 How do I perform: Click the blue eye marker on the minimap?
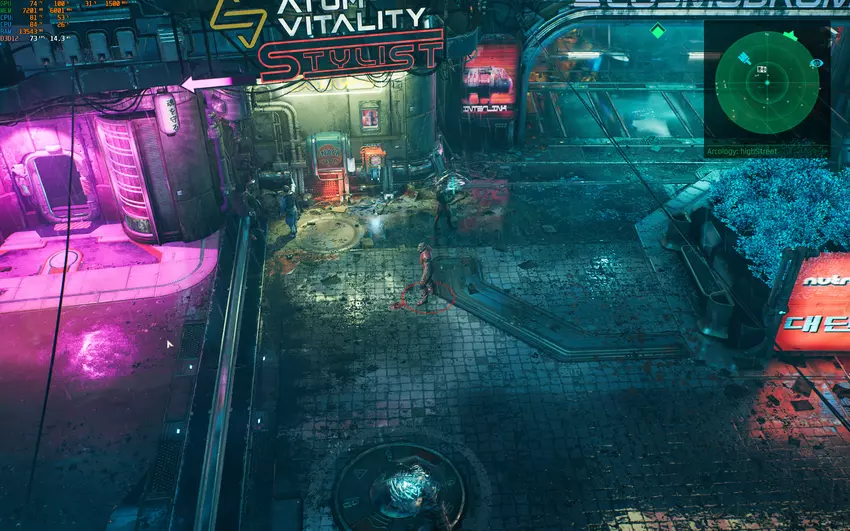817,63
